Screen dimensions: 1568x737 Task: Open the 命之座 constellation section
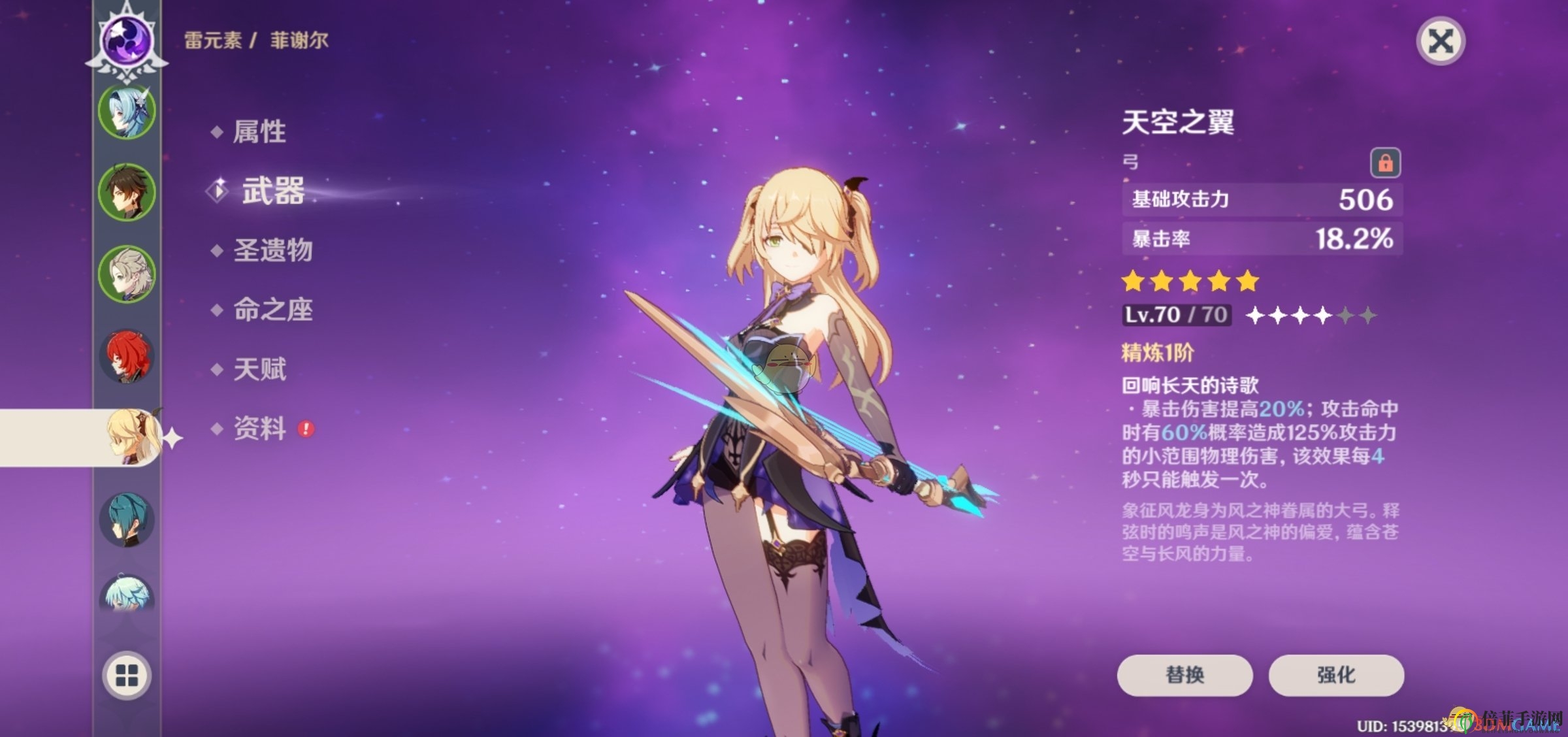[x=273, y=310]
